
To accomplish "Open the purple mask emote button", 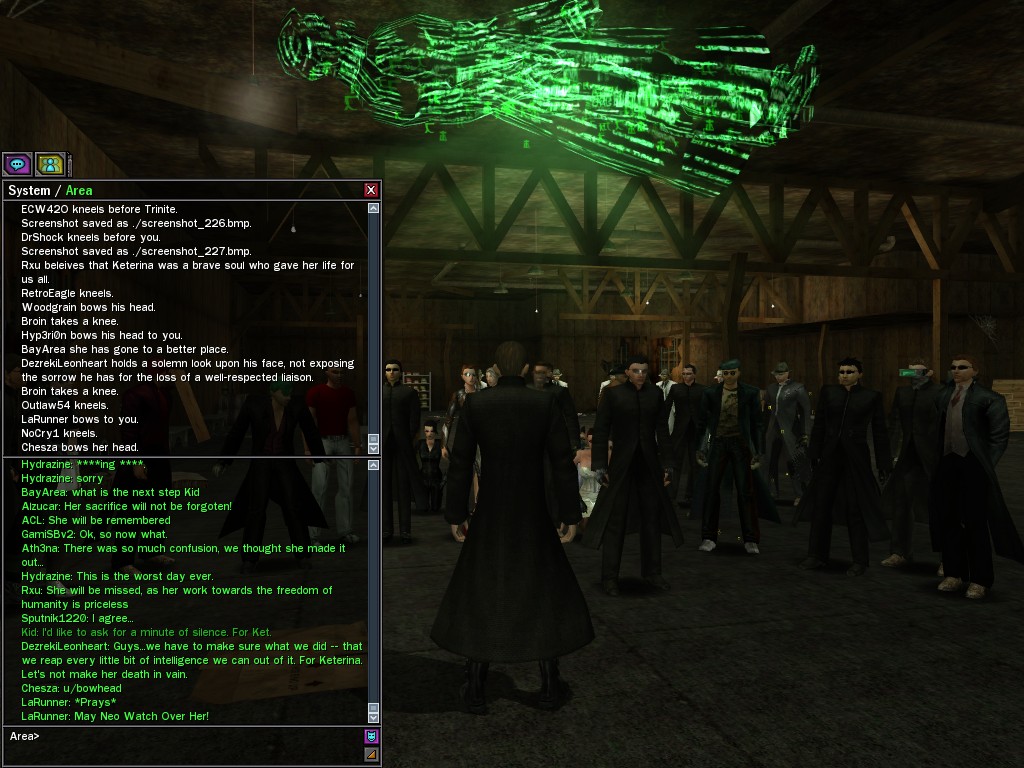I will tap(371, 737).
